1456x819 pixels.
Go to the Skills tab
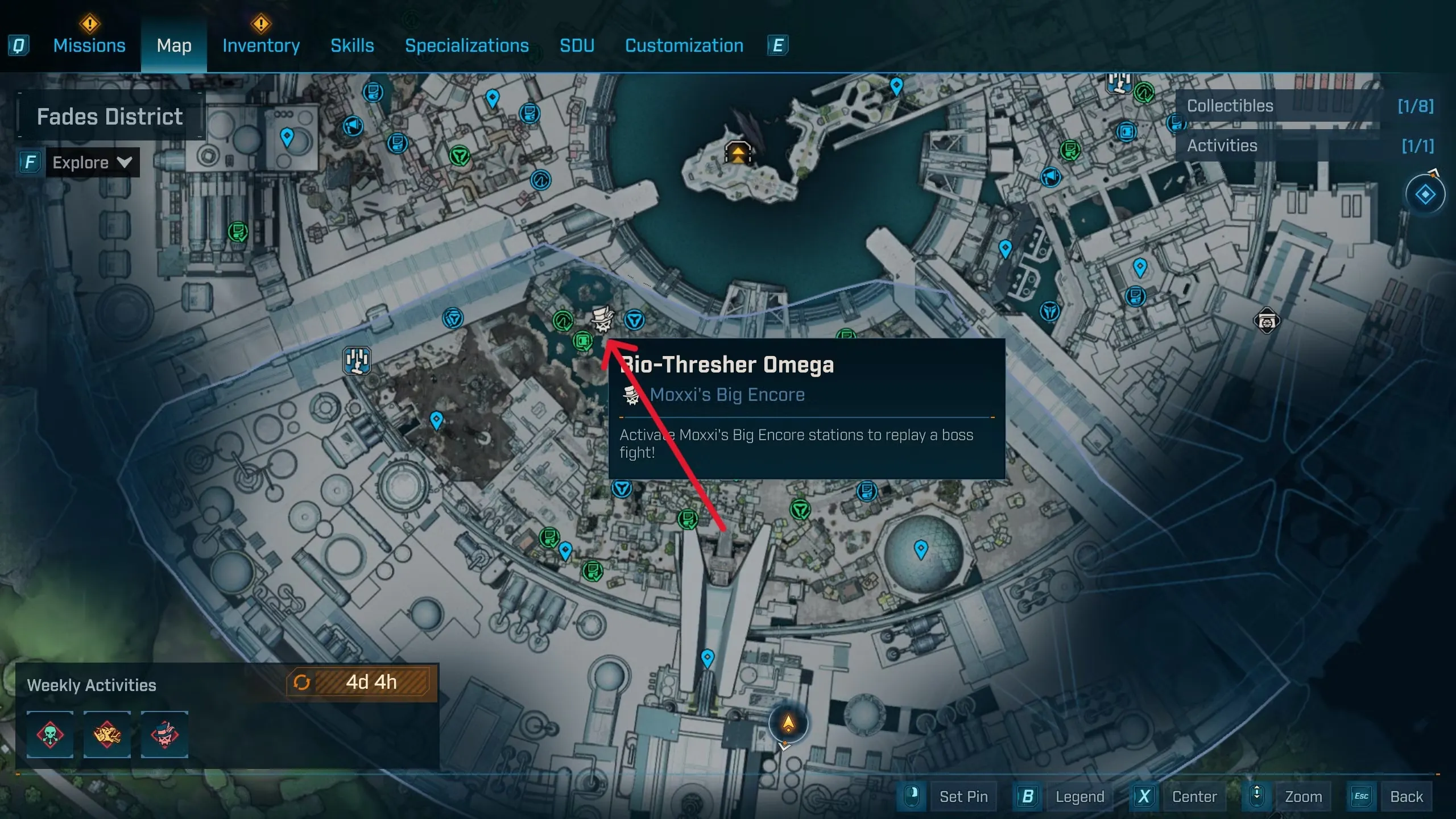pos(352,45)
